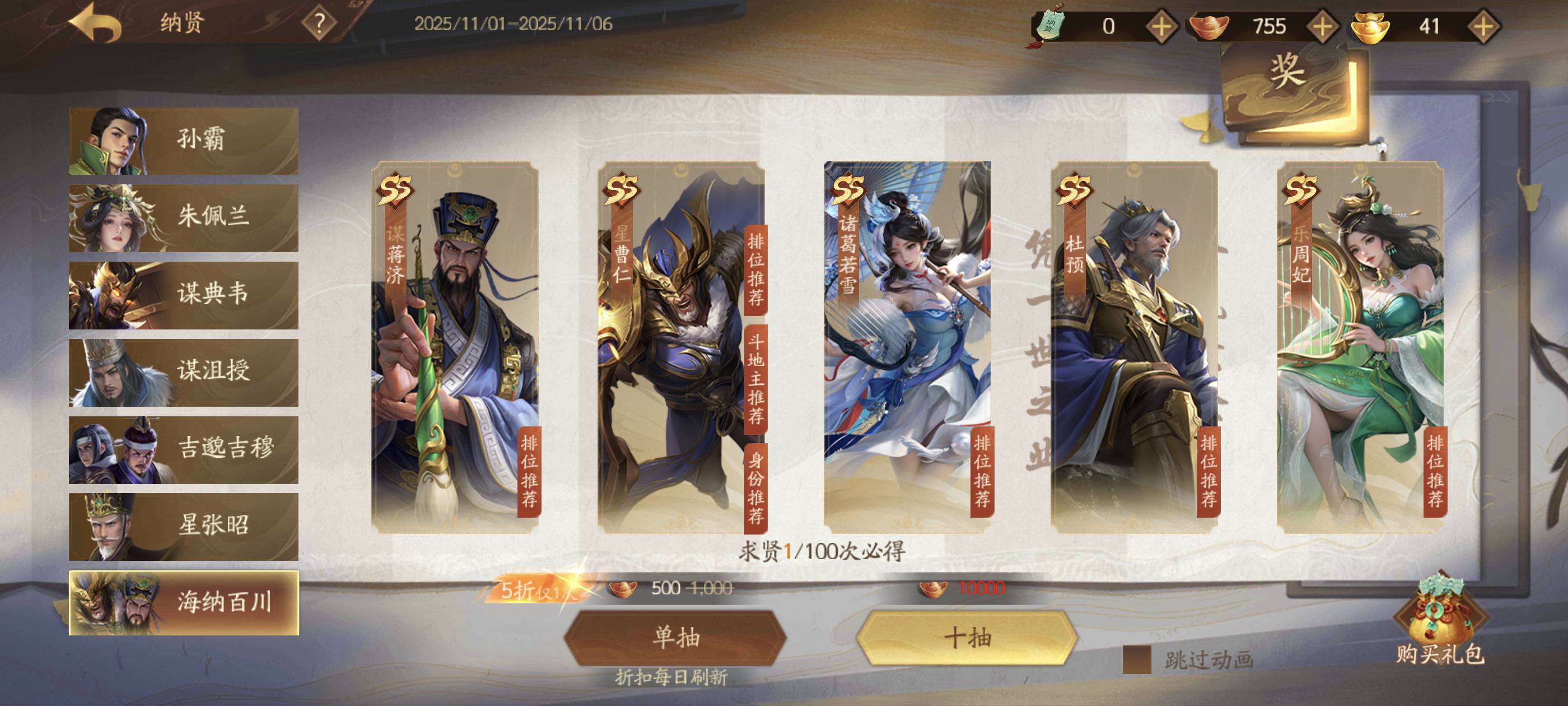The height and width of the screenshot is (706, 1568).
Task: Add more gold ingots with plus button
Action: tap(1483, 26)
